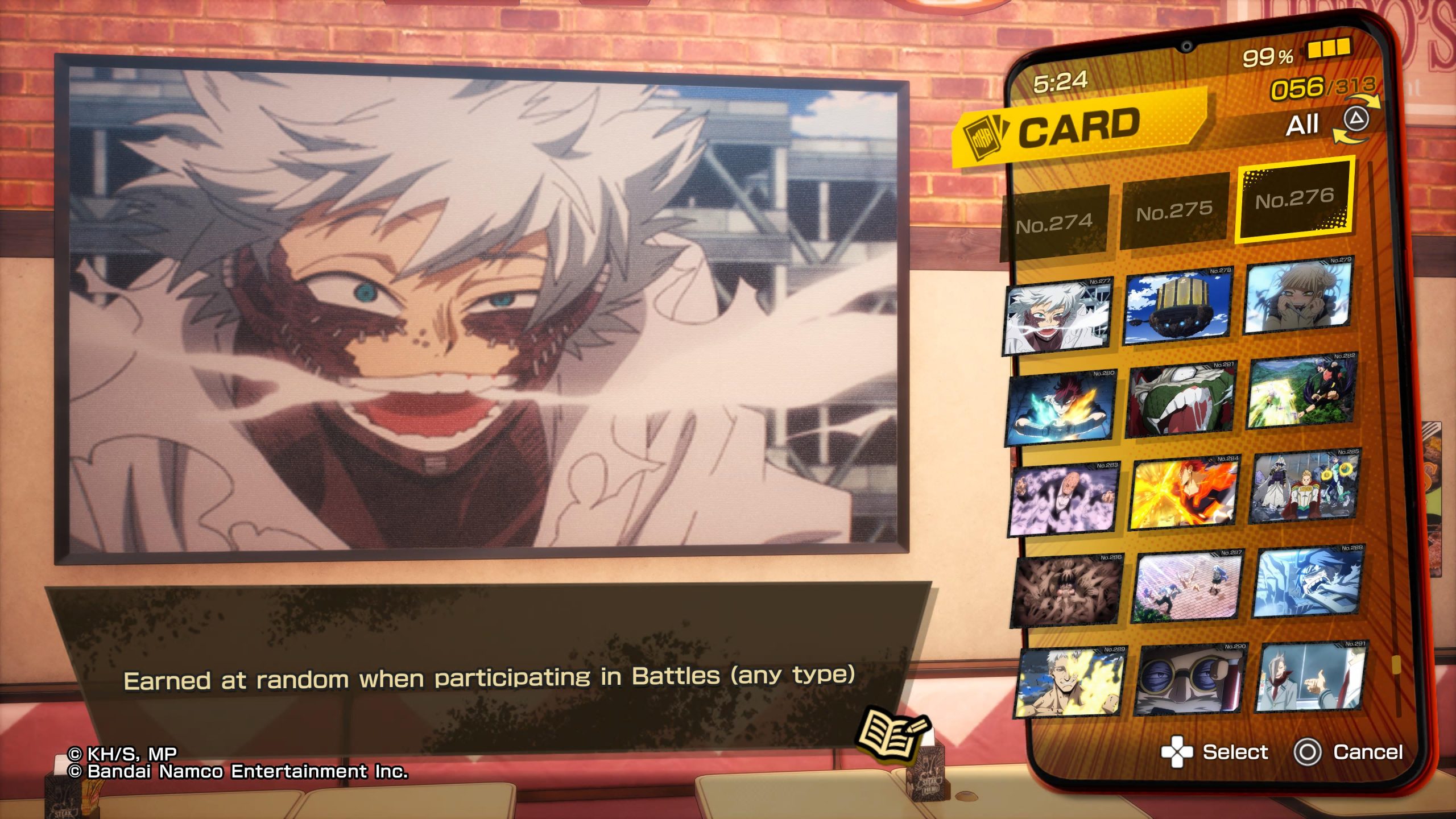Open card No.277 with white-haired Dabi
Image resolution: width=1456 pixels, height=819 pixels.
[1058, 316]
